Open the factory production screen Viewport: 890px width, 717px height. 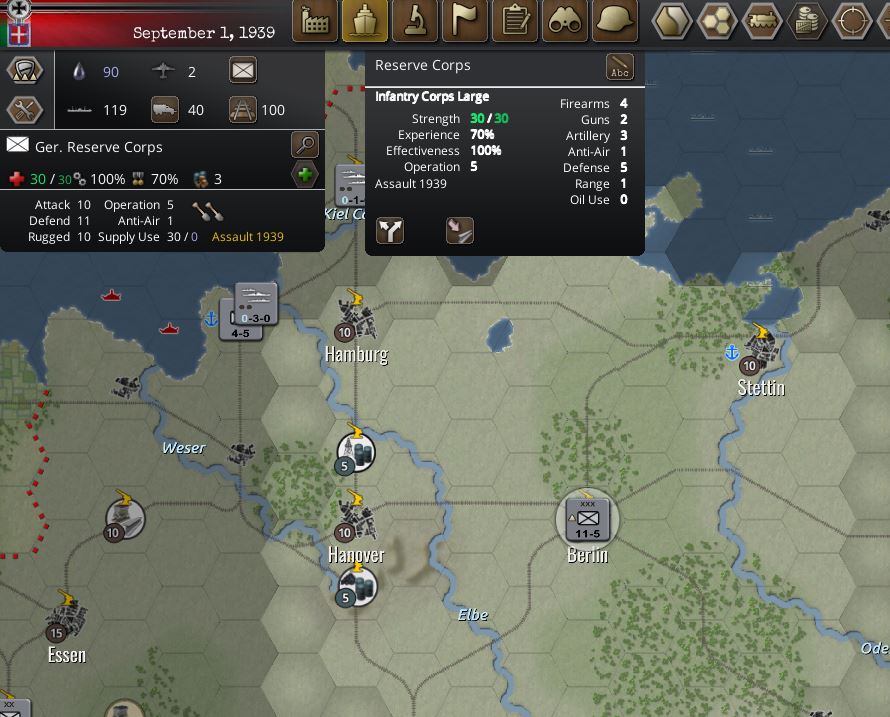coord(314,20)
